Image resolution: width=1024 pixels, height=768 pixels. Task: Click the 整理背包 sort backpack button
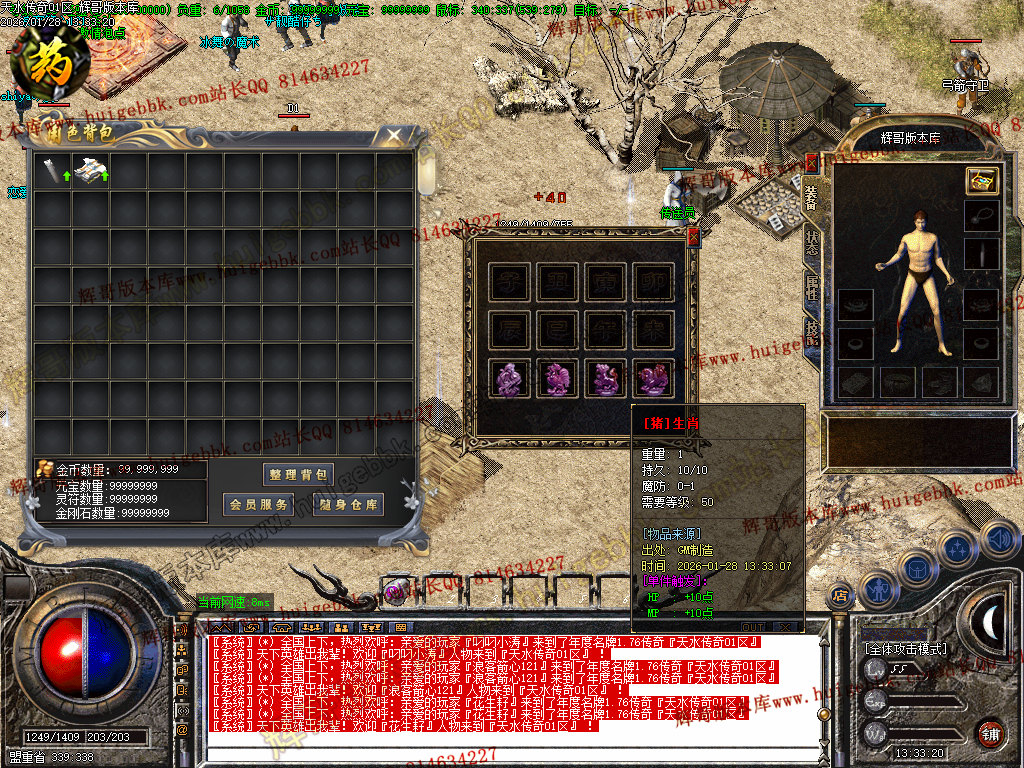(x=299, y=474)
